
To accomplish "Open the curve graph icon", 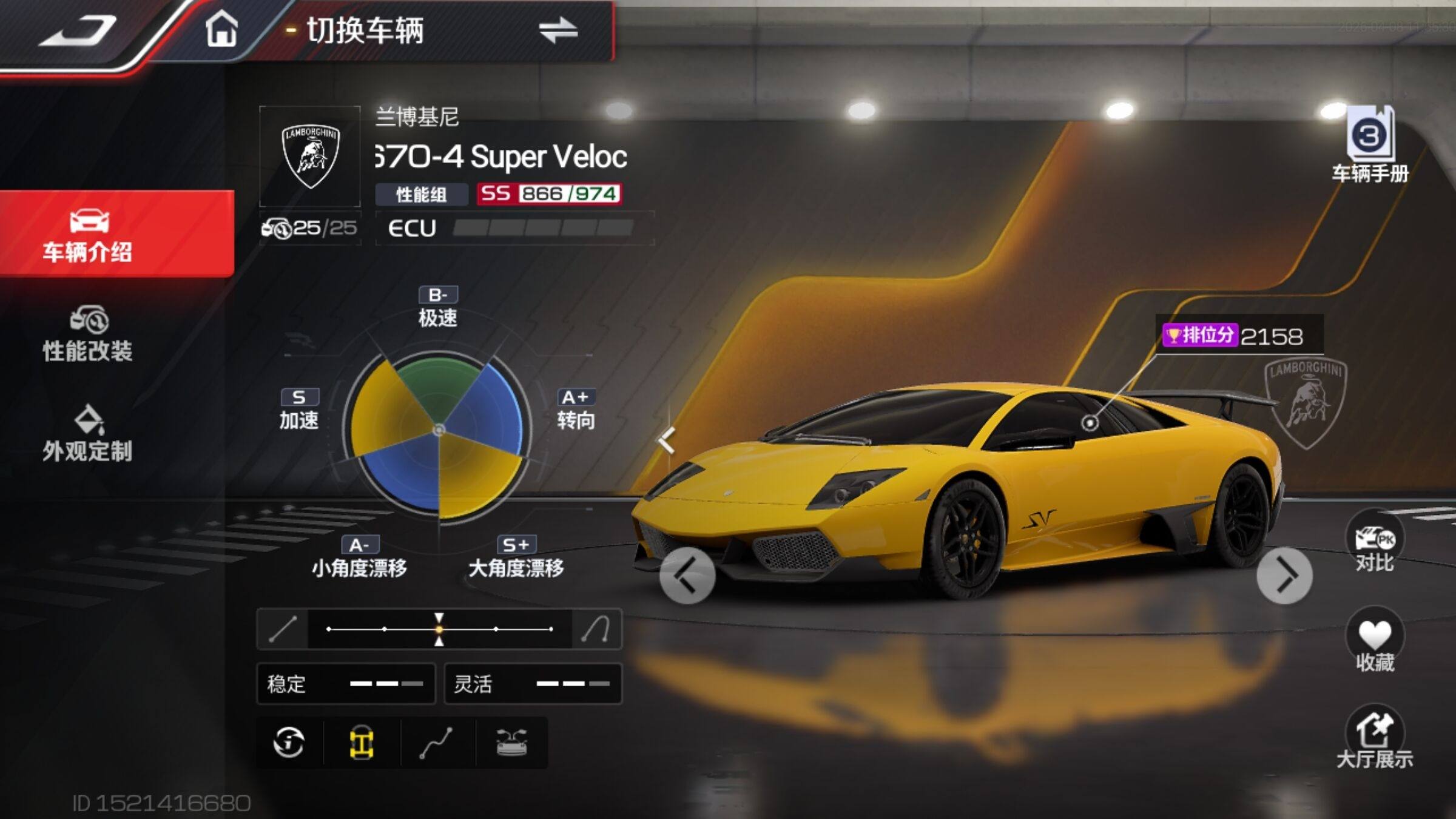I will [x=436, y=743].
